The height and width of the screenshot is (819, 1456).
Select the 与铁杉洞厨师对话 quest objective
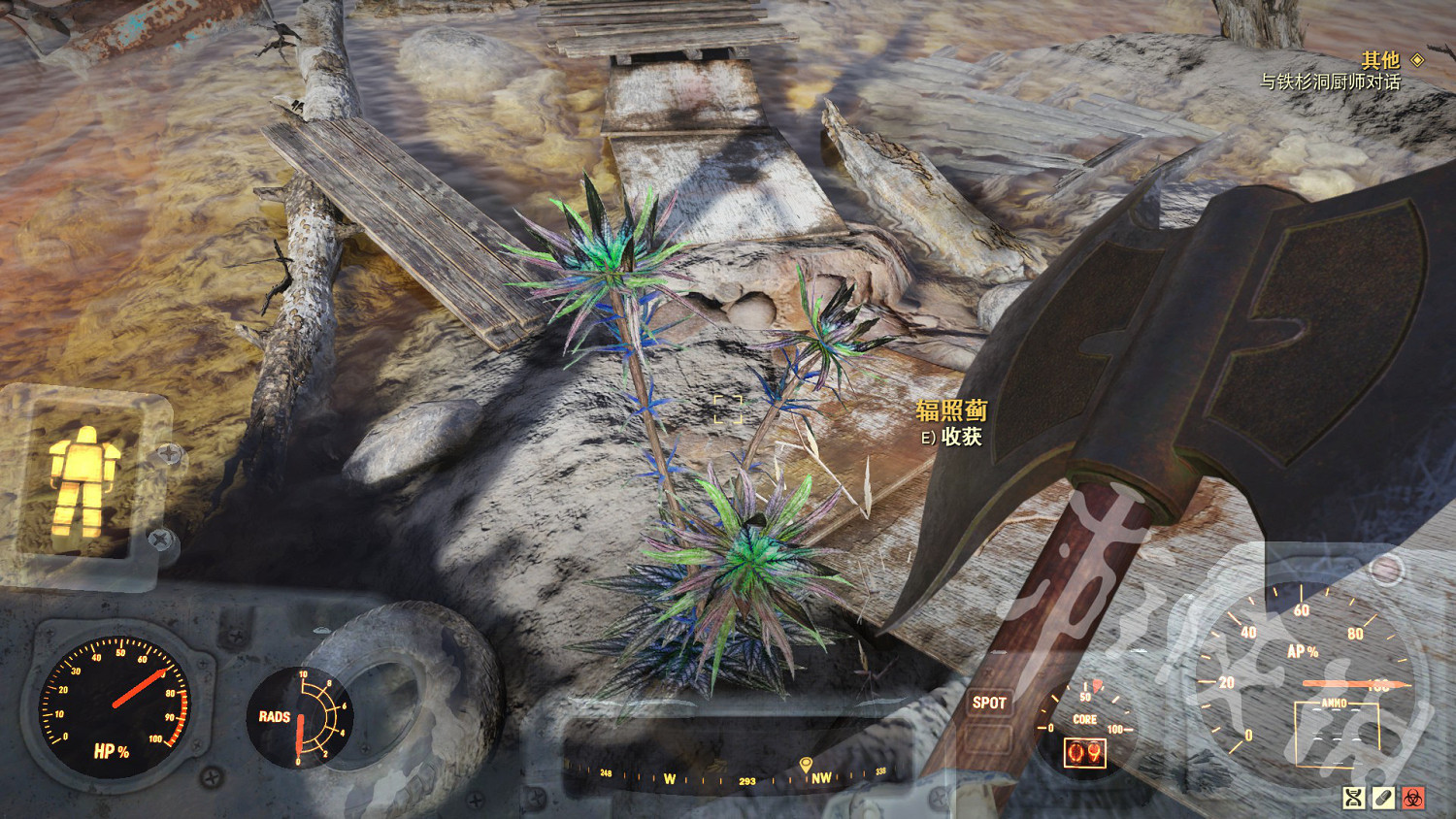click(1329, 82)
